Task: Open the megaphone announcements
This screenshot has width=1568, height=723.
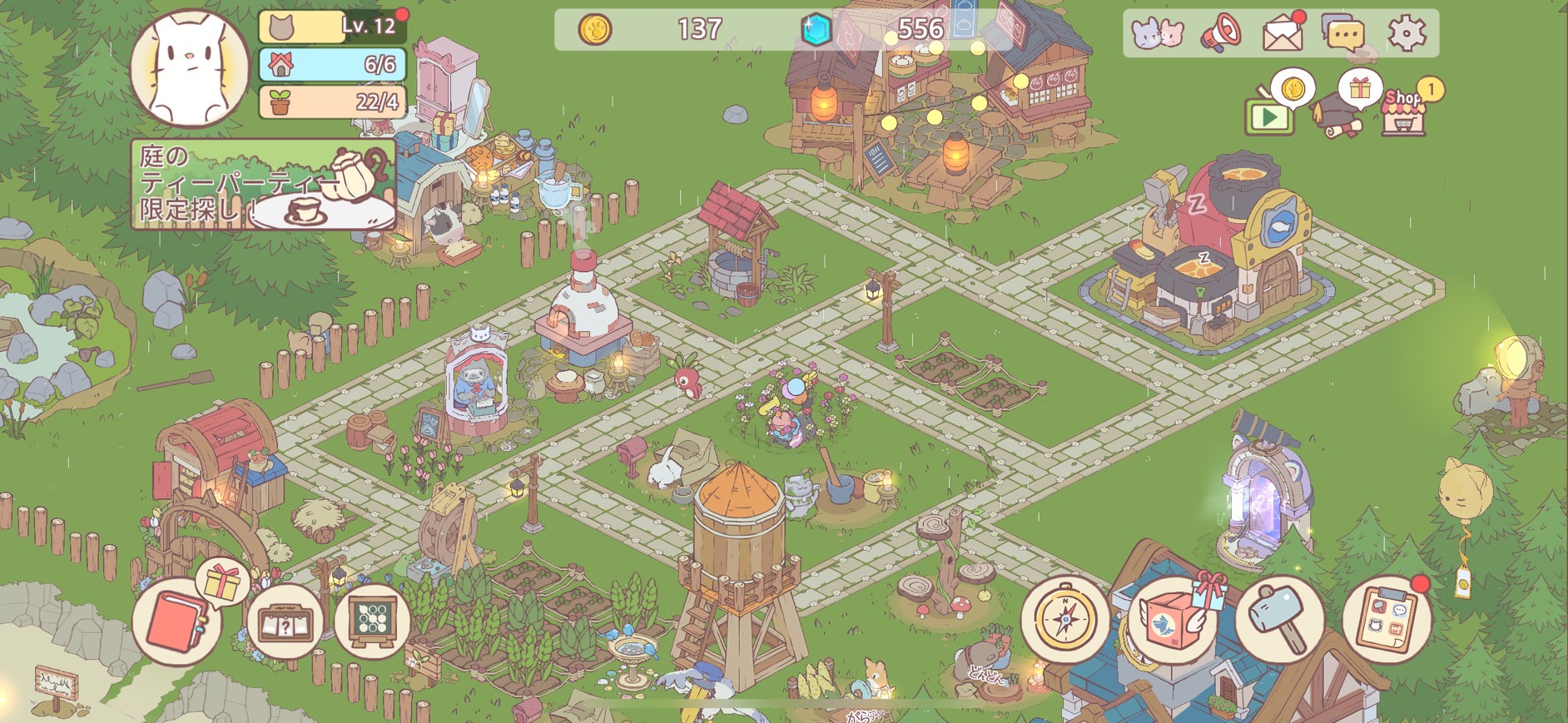Action: [x=1221, y=33]
